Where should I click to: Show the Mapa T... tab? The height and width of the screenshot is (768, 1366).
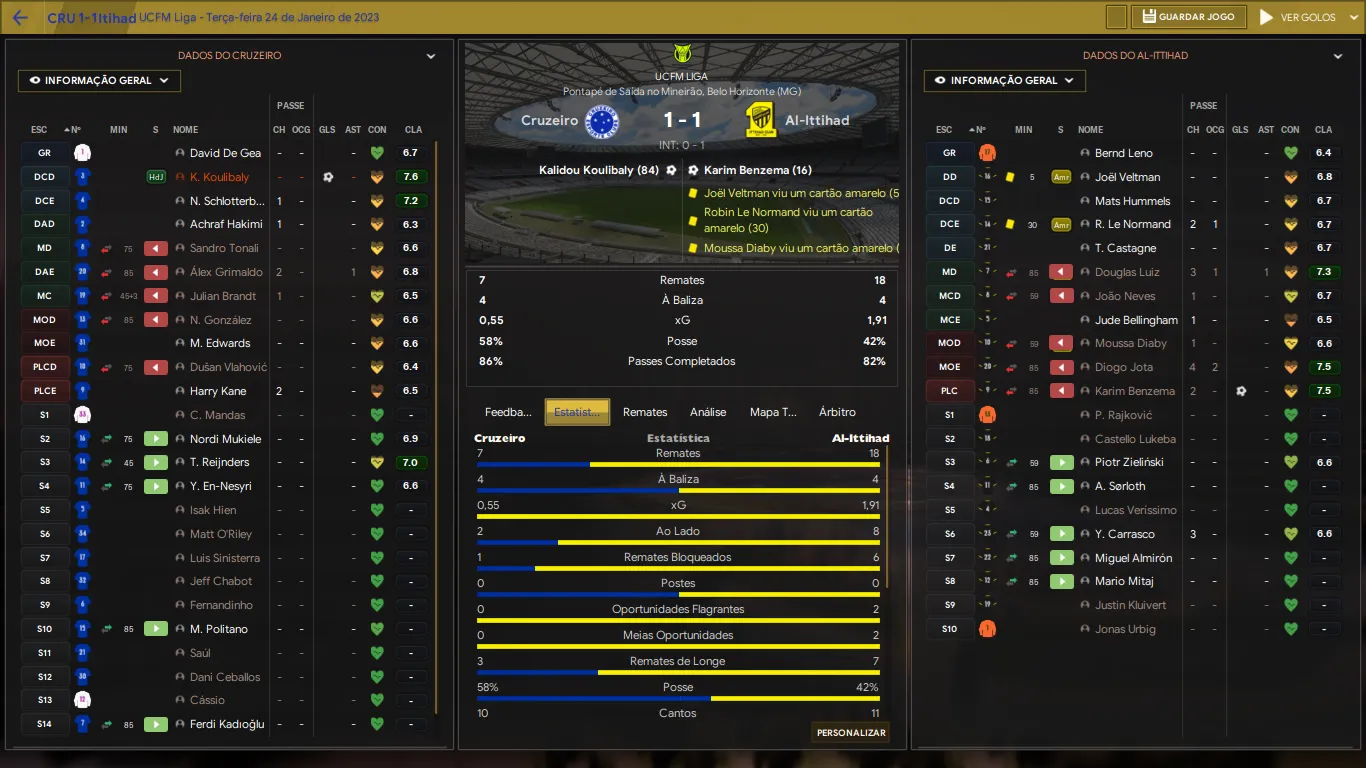click(x=773, y=412)
